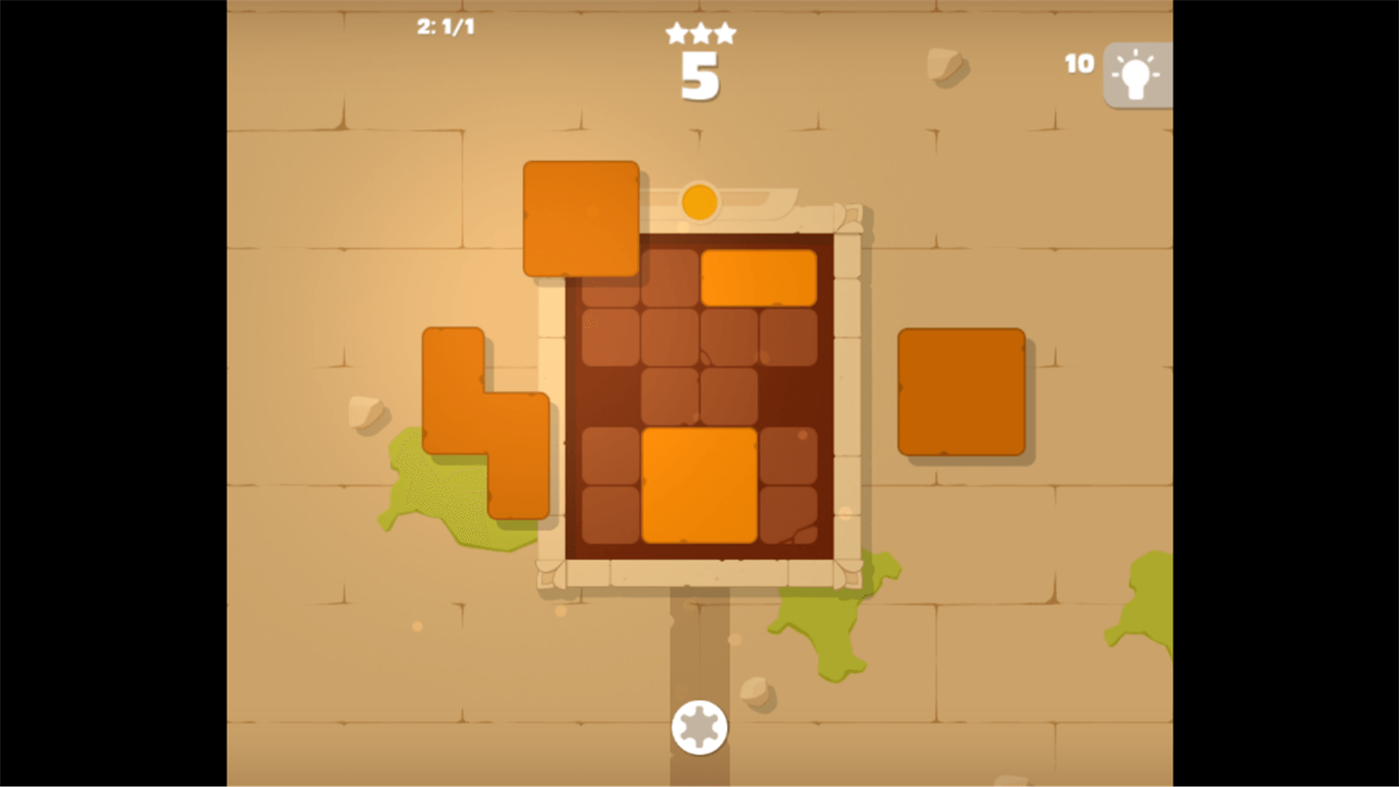Open the hint lightbulb icon
1399x787 pixels.
1137,73
